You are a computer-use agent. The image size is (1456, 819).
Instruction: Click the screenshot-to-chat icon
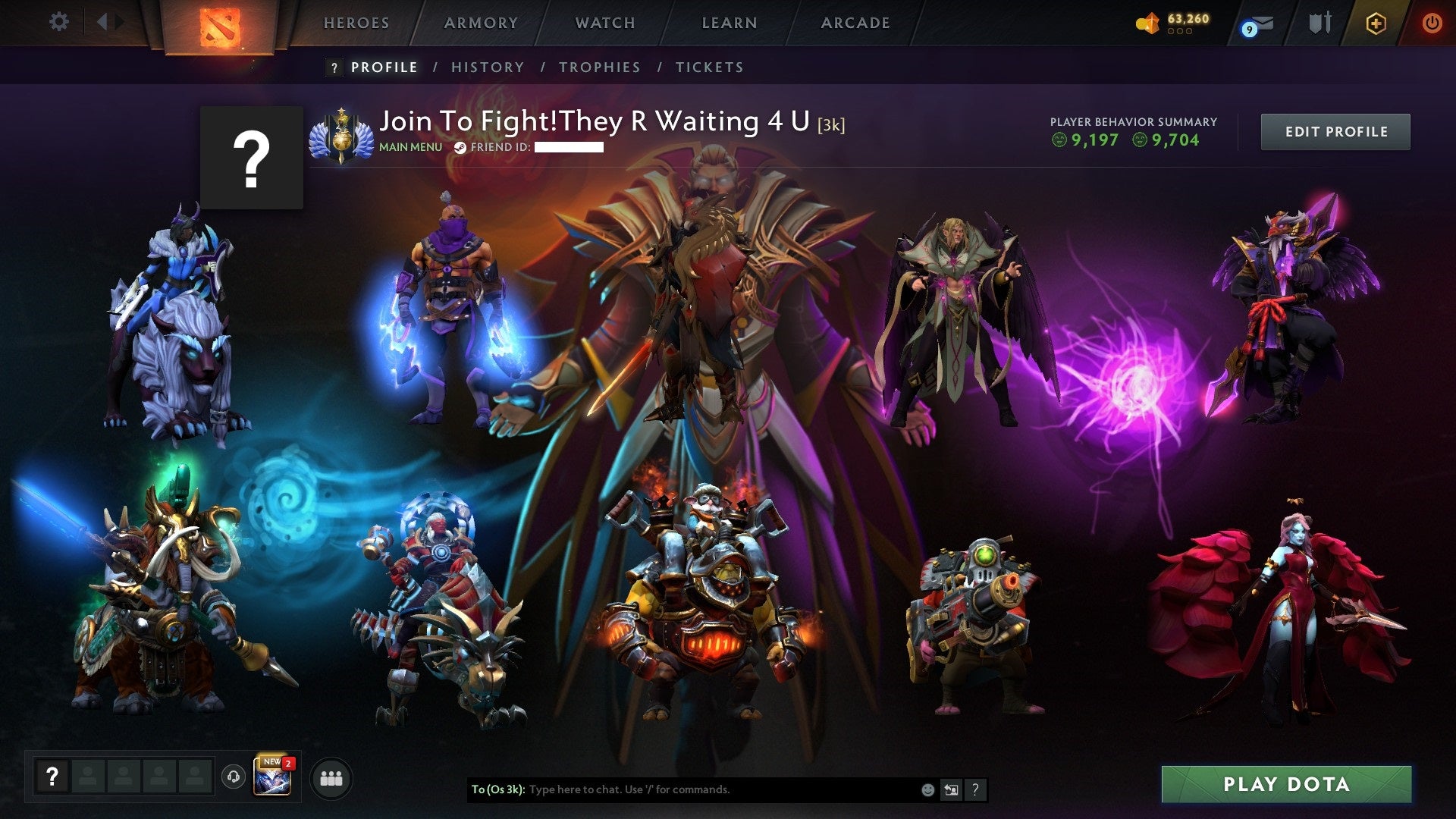(951, 789)
